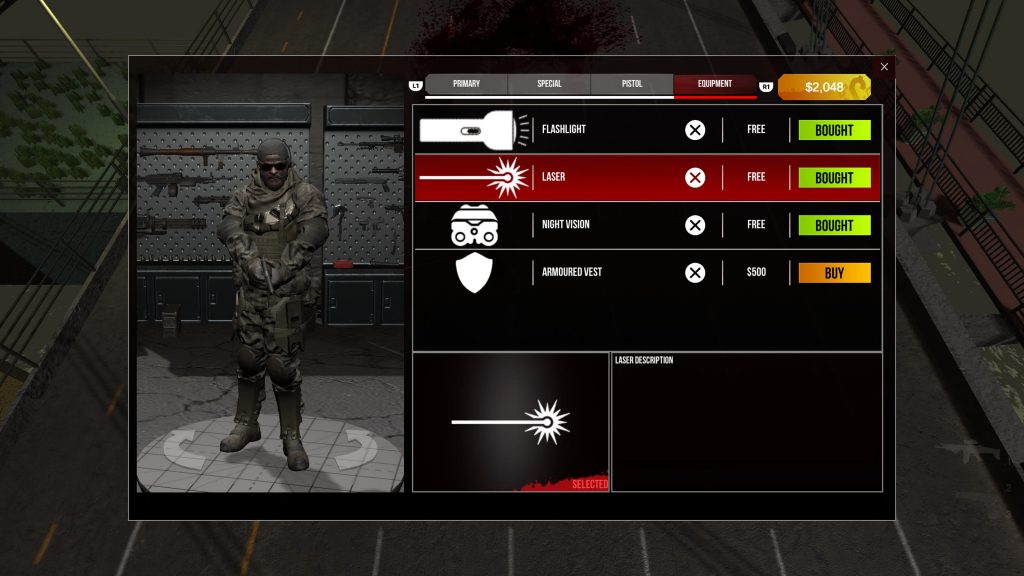Buy the Armoured Vest for $500

pos(834,273)
